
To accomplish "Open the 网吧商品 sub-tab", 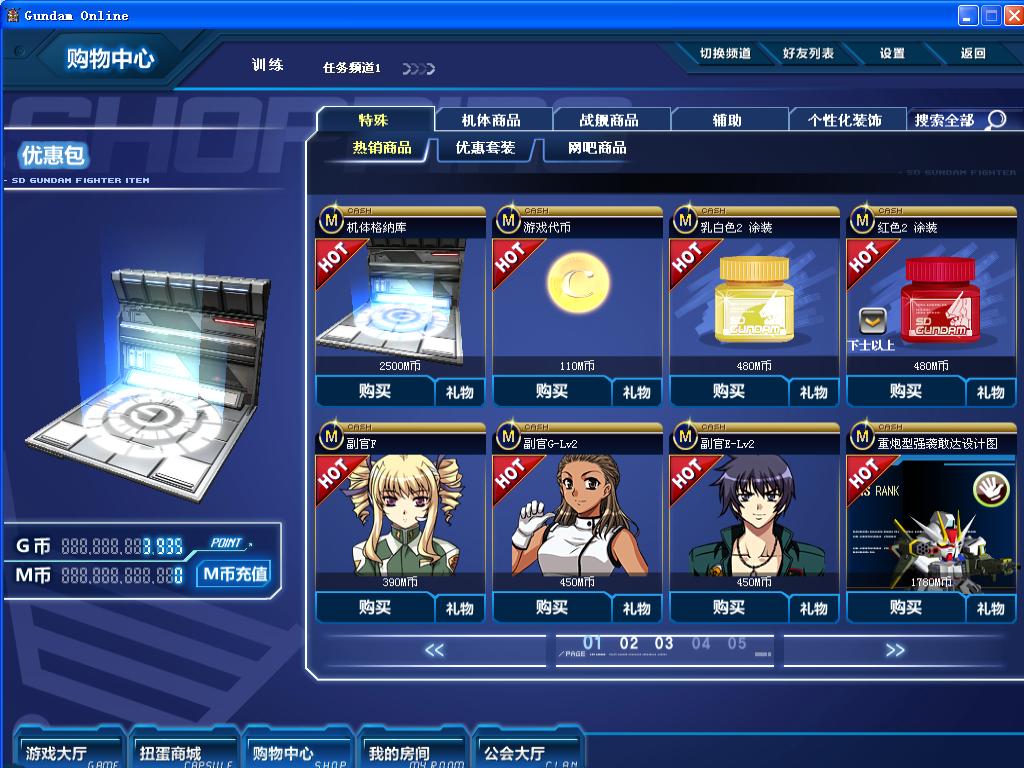I will (x=597, y=148).
